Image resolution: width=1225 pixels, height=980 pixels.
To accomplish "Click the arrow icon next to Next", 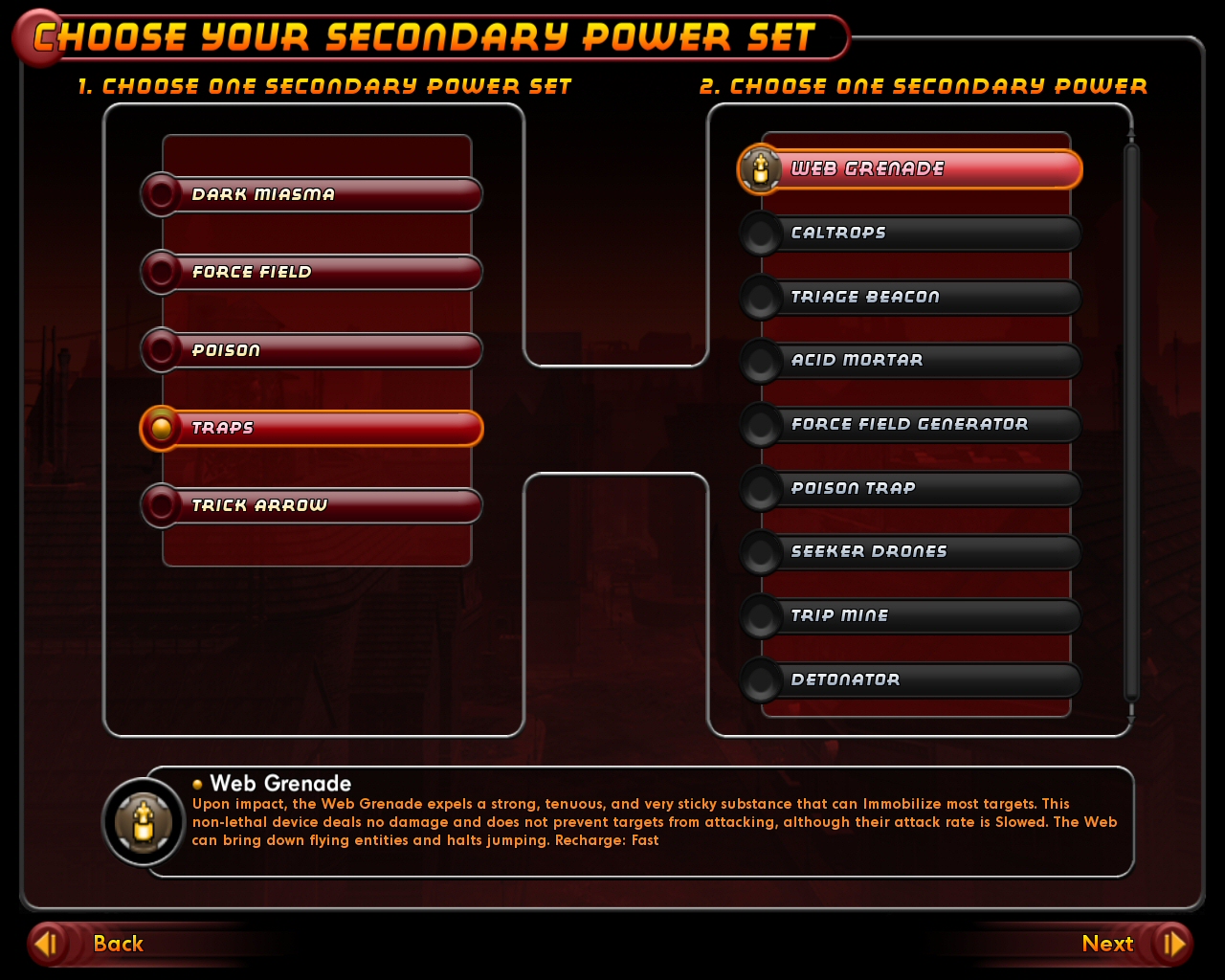I will tap(1174, 944).
